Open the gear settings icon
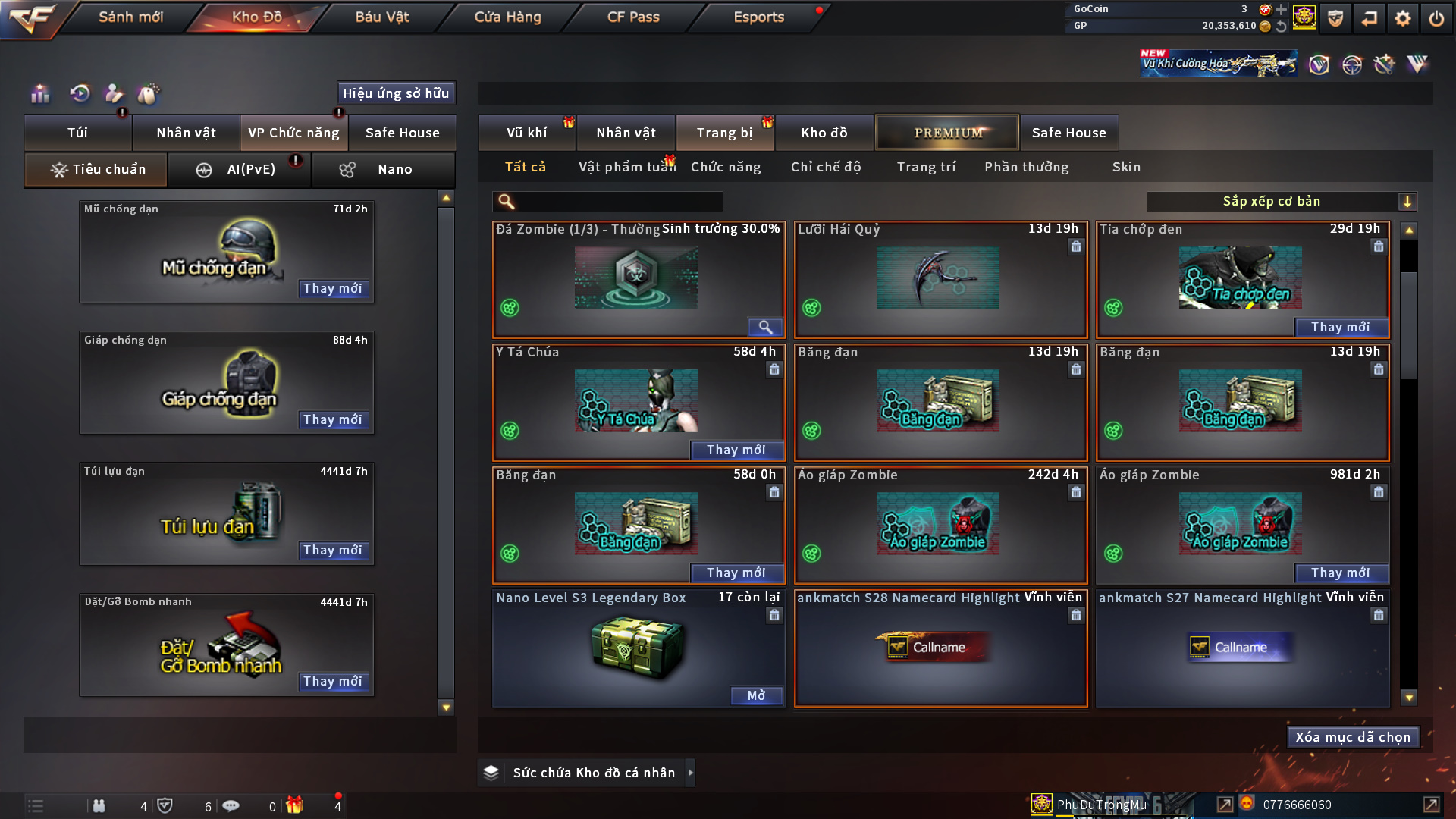 tap(1402, 18)
